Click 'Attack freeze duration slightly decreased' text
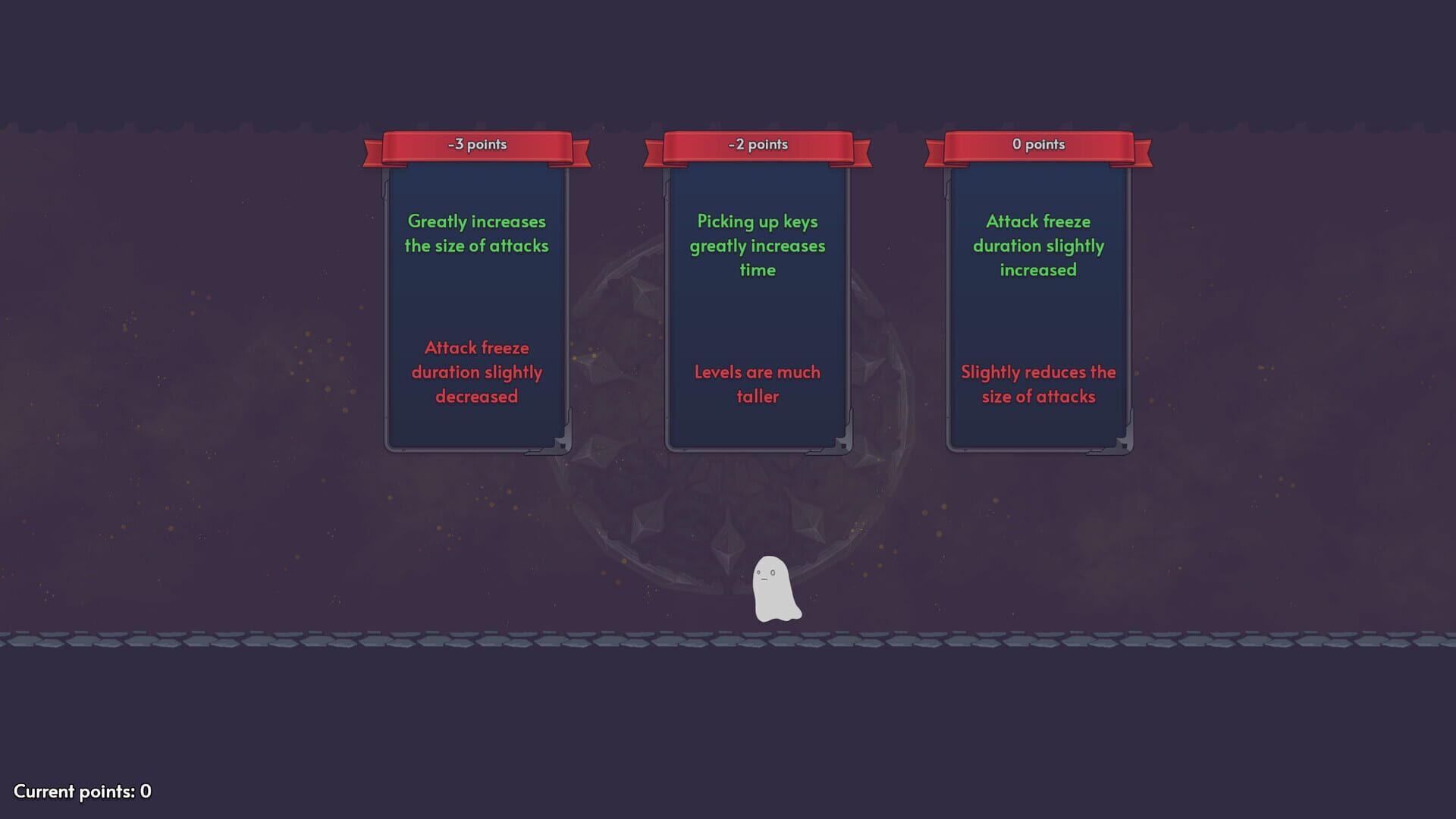Image resolution: width=1456 pixels, height=819 pixels. coord(476,372)
